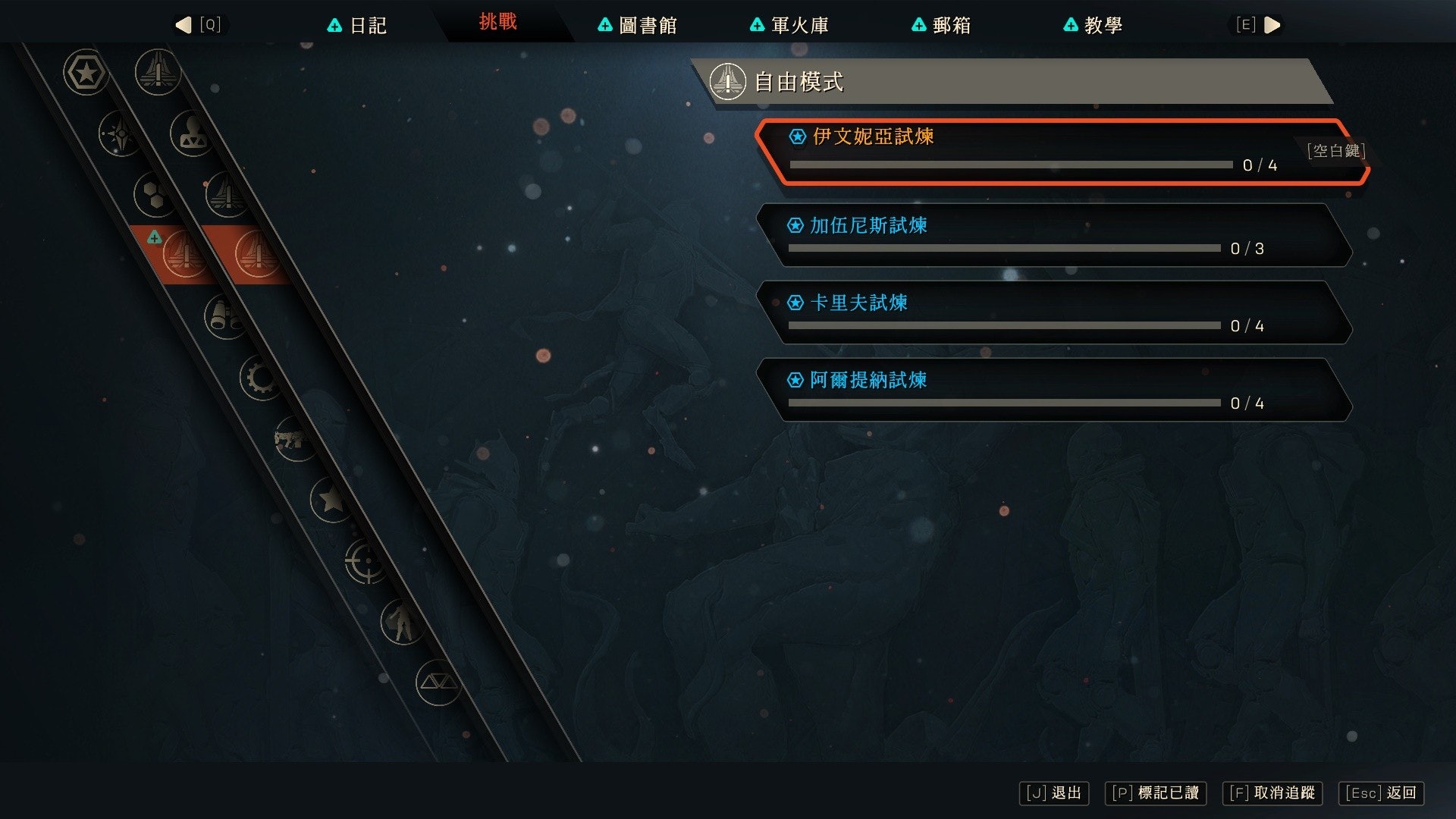Select the hexagon star category icon

click(86, 73)
